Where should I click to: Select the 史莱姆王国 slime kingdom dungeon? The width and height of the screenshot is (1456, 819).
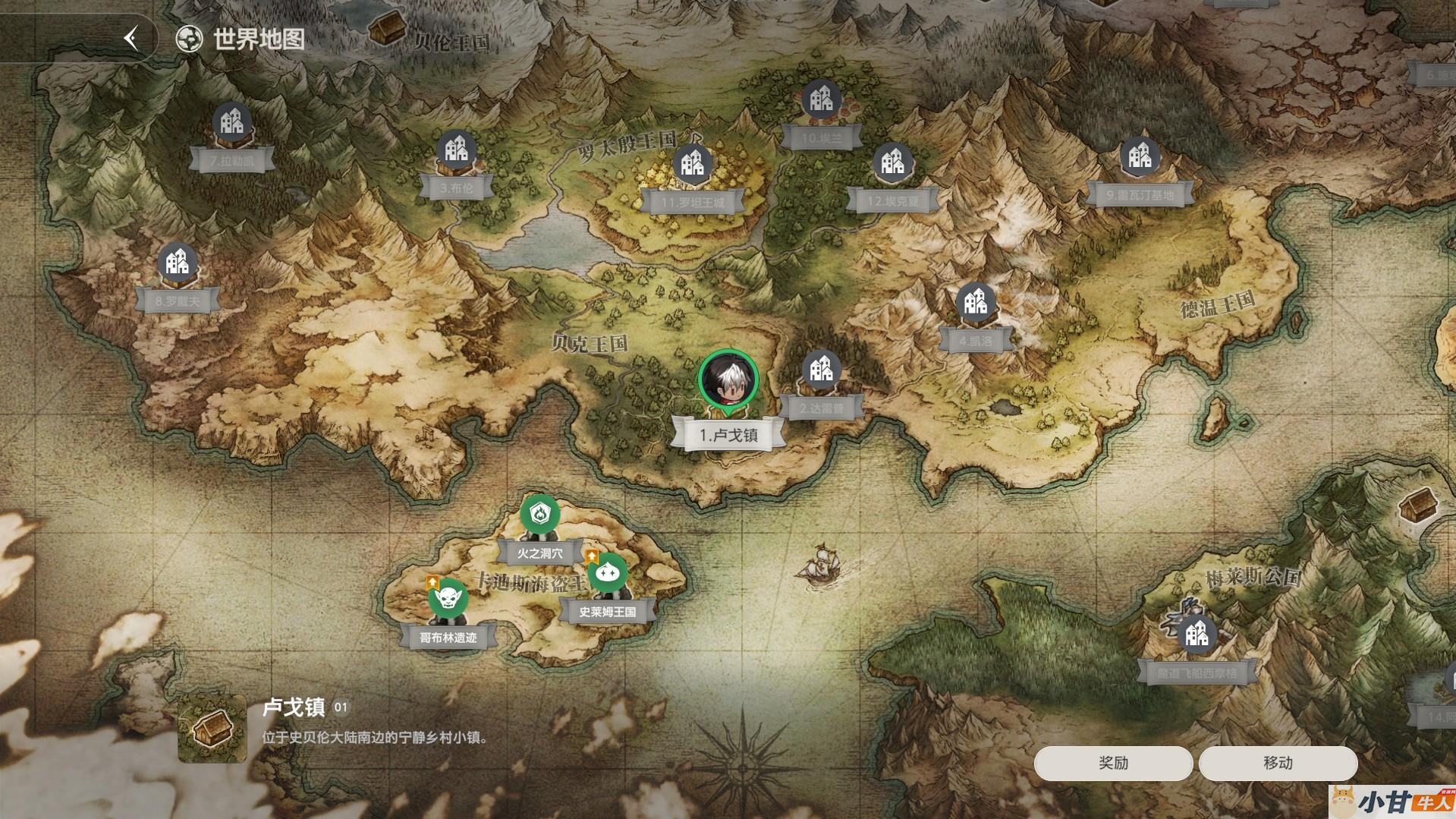pyautogui.click(x=607, y=575)
